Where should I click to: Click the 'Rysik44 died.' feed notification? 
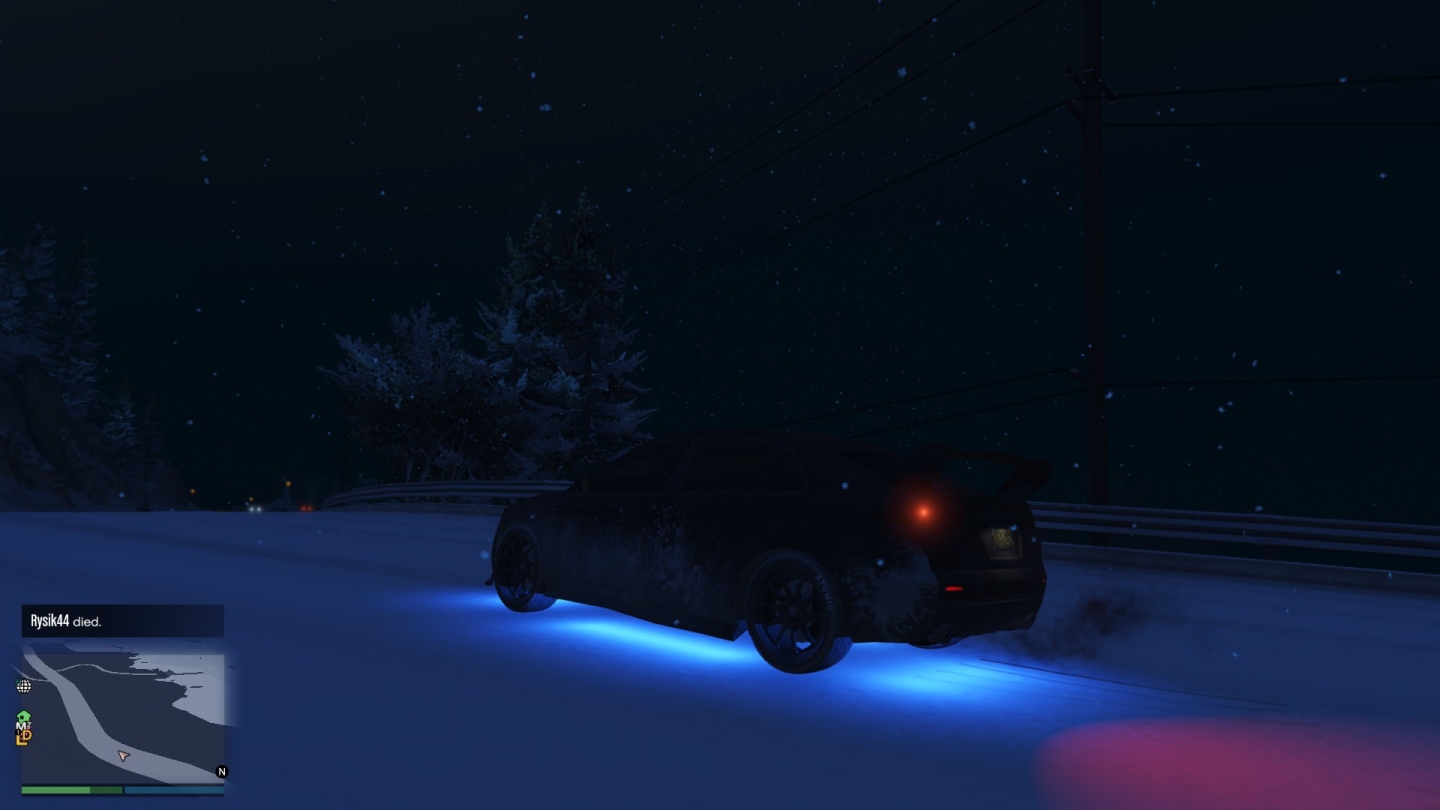[x=123, y=621]
